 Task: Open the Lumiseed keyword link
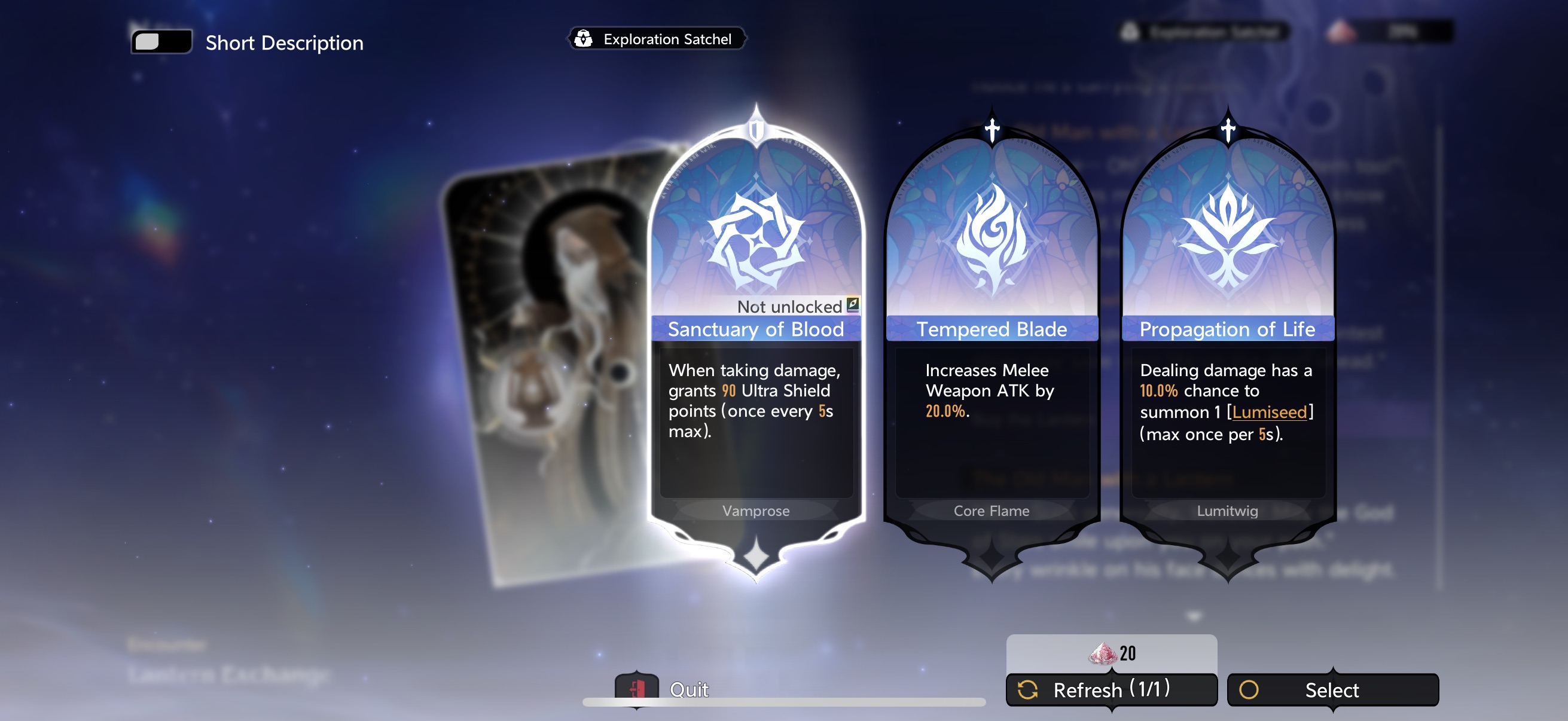(x=1269, y=412)
